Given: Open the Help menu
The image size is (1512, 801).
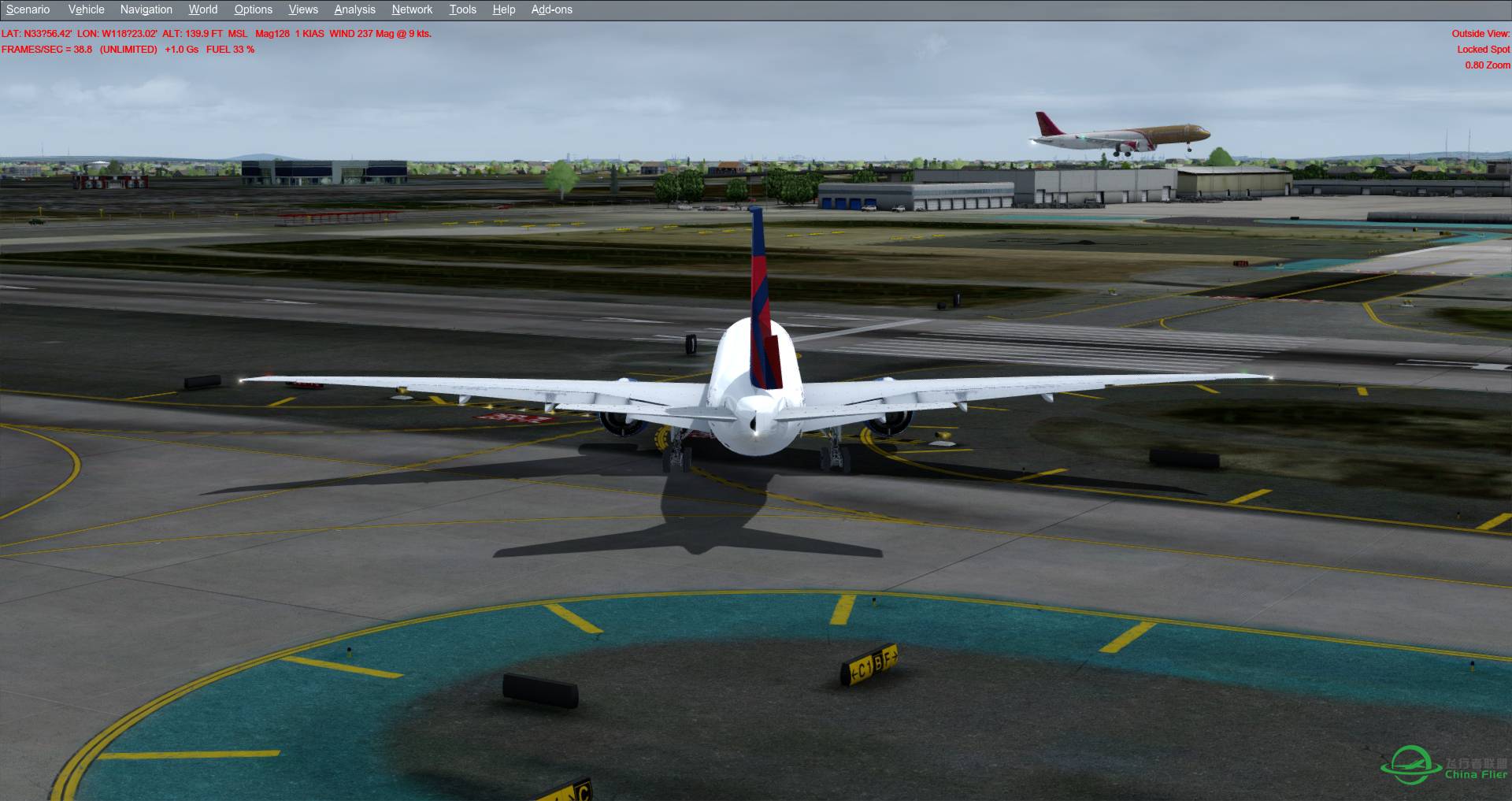Looking at the screenshot, I should point(503,9).
